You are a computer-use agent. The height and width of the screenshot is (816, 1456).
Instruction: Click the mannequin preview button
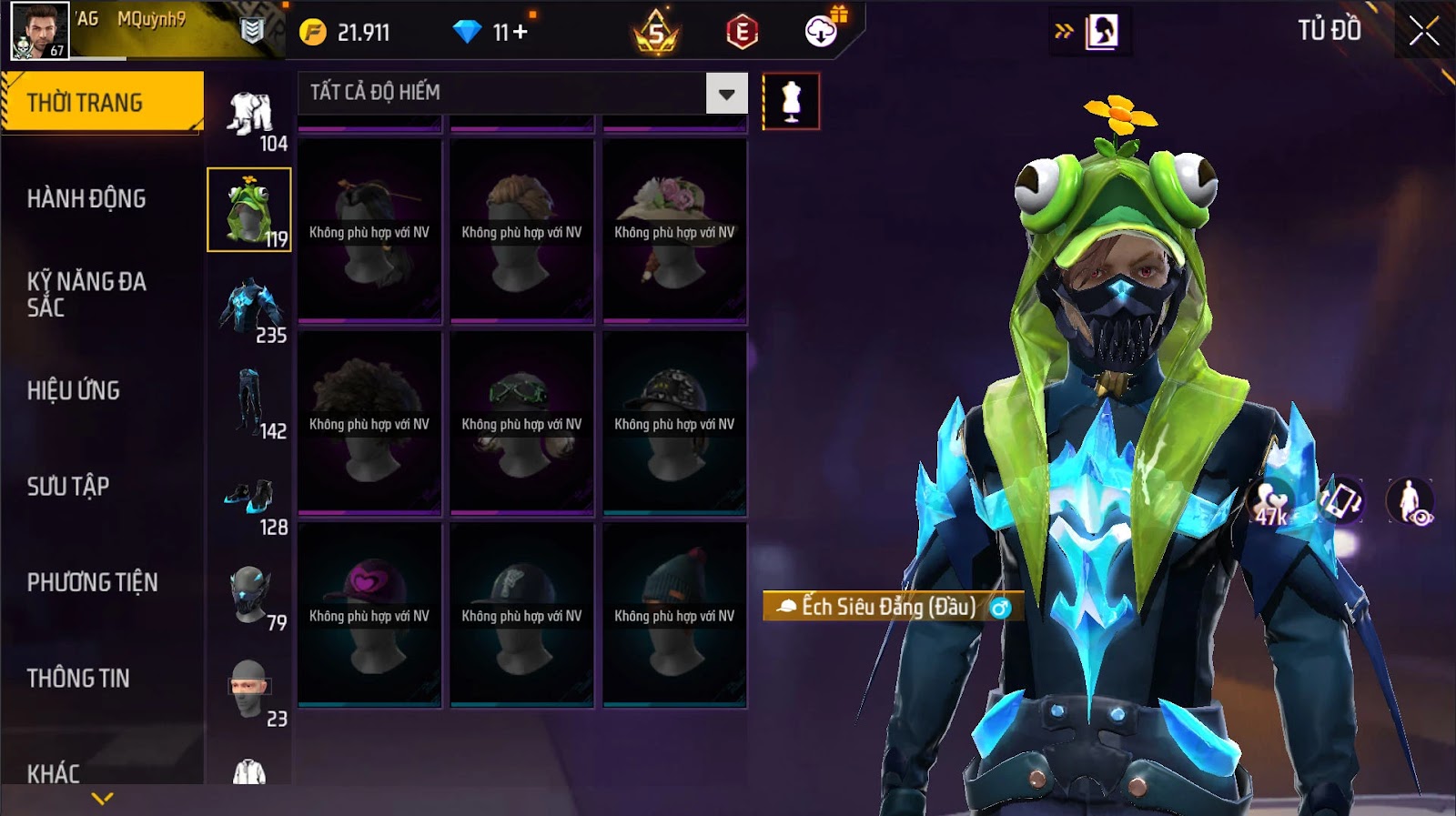(791, 101)
